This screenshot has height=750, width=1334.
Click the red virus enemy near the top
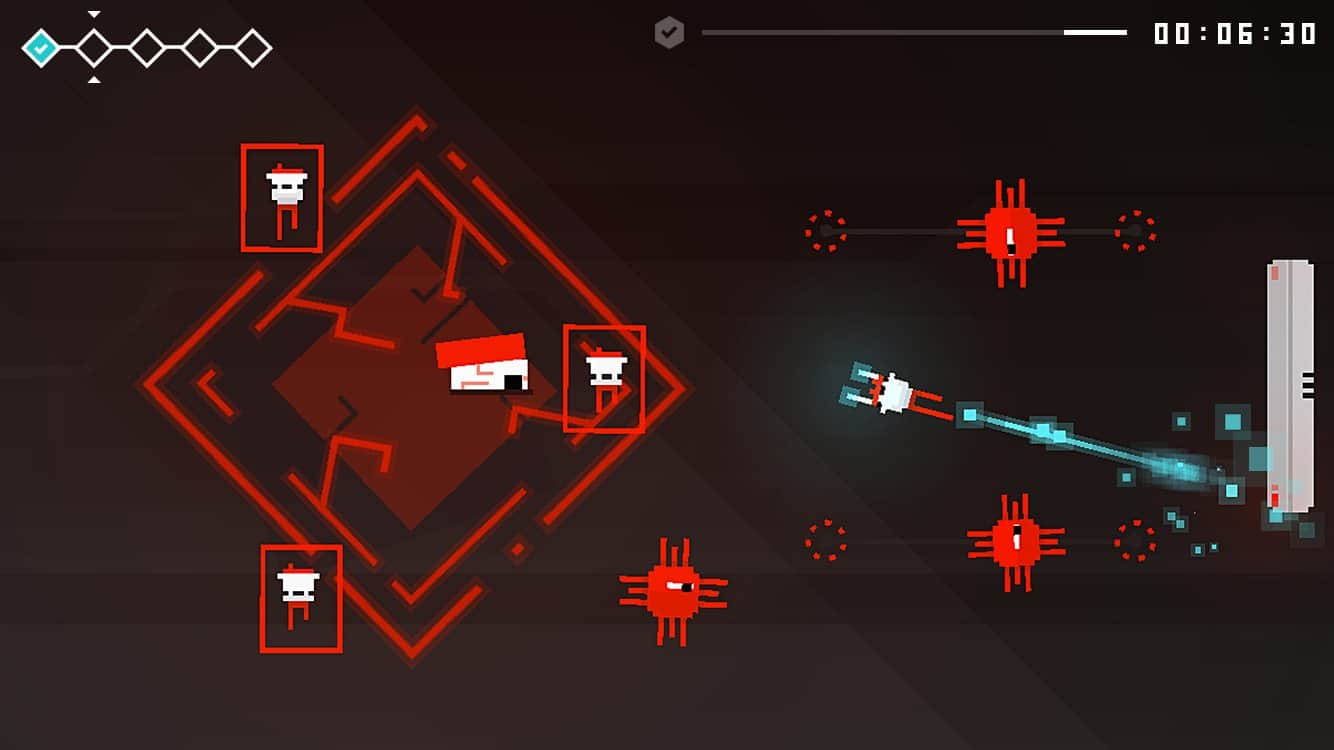1010,232
